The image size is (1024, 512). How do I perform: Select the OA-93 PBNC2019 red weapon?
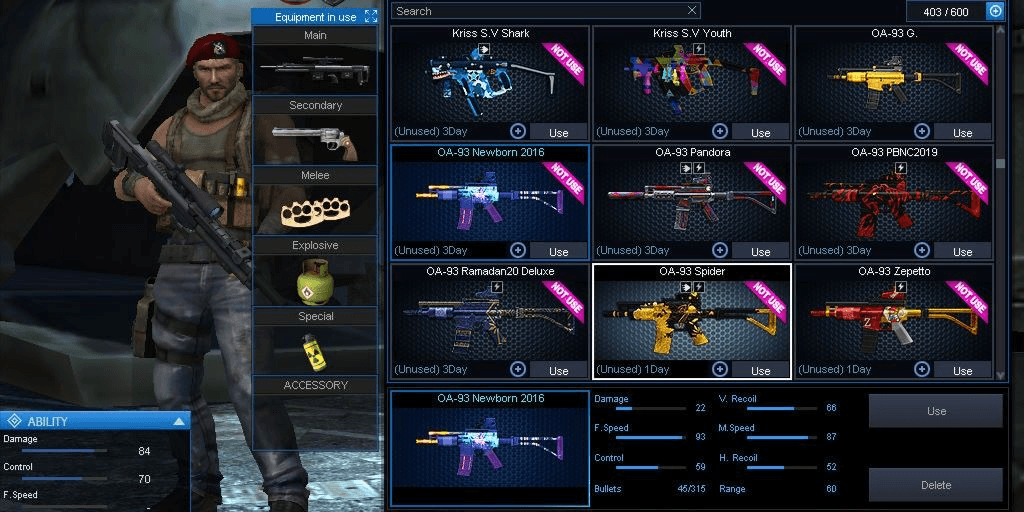893,198
